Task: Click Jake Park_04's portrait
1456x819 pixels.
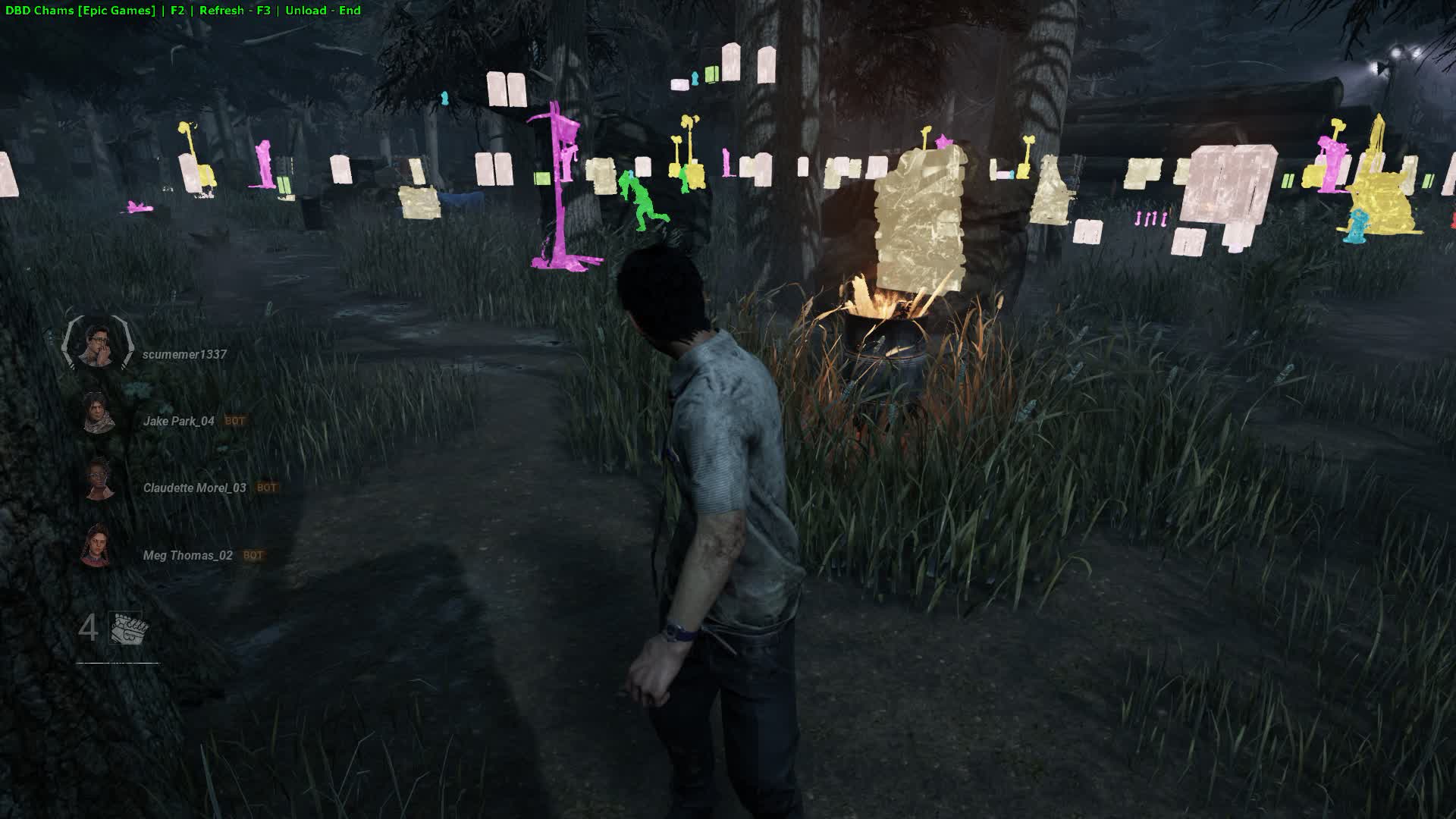Action: (x=97, y=413)
